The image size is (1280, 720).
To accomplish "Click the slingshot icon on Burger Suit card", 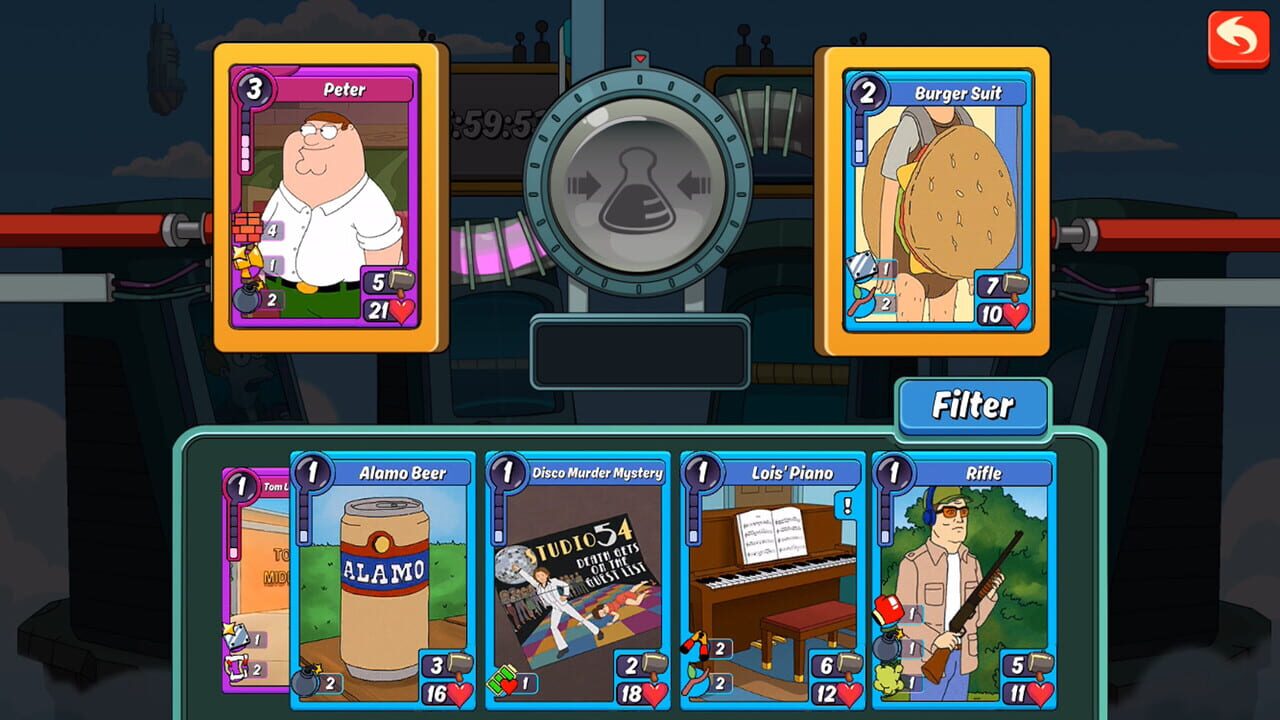I will point(861,301).
